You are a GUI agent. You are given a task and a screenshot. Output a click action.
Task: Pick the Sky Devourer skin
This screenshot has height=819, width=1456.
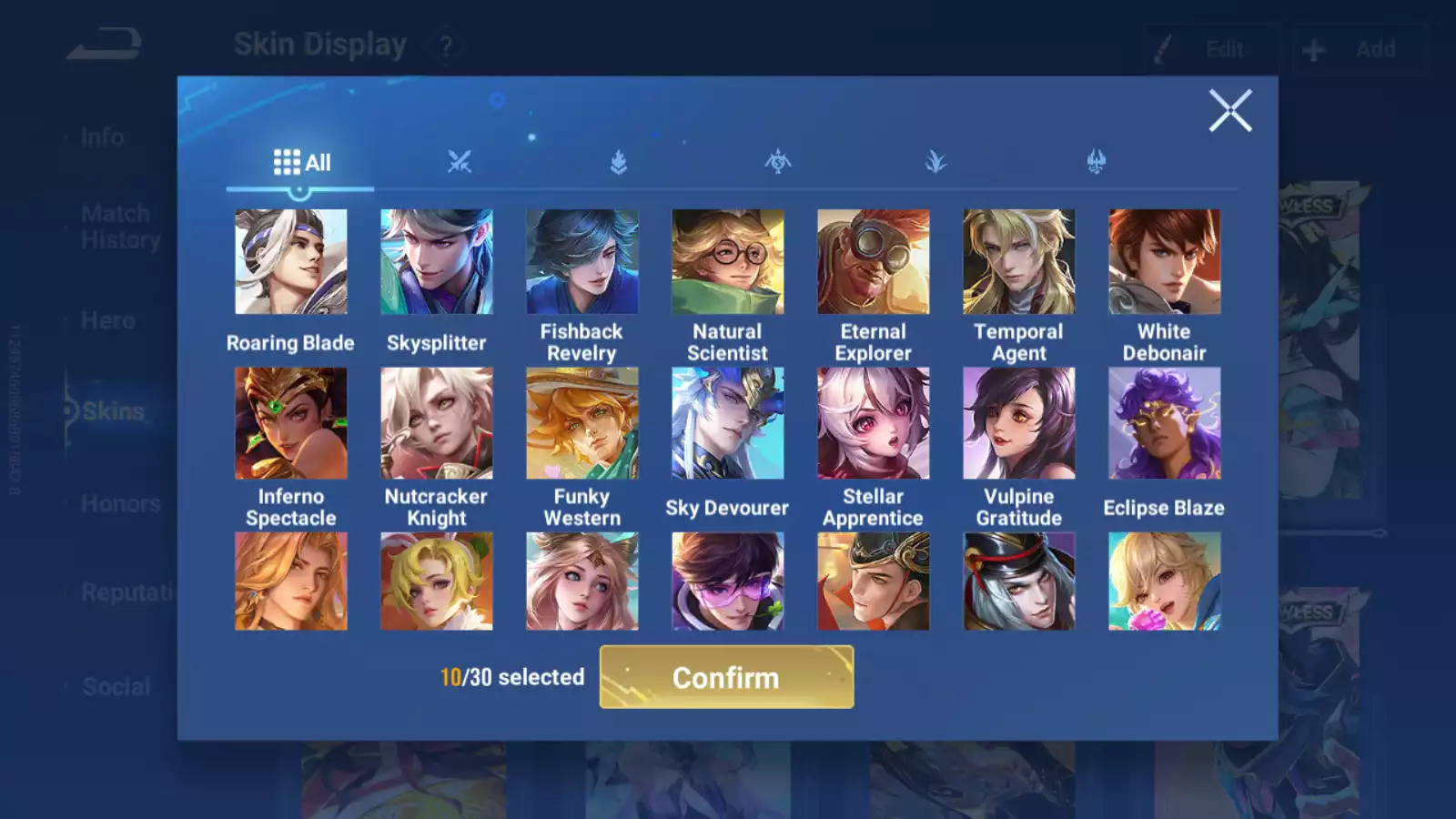tap(727, 423)
